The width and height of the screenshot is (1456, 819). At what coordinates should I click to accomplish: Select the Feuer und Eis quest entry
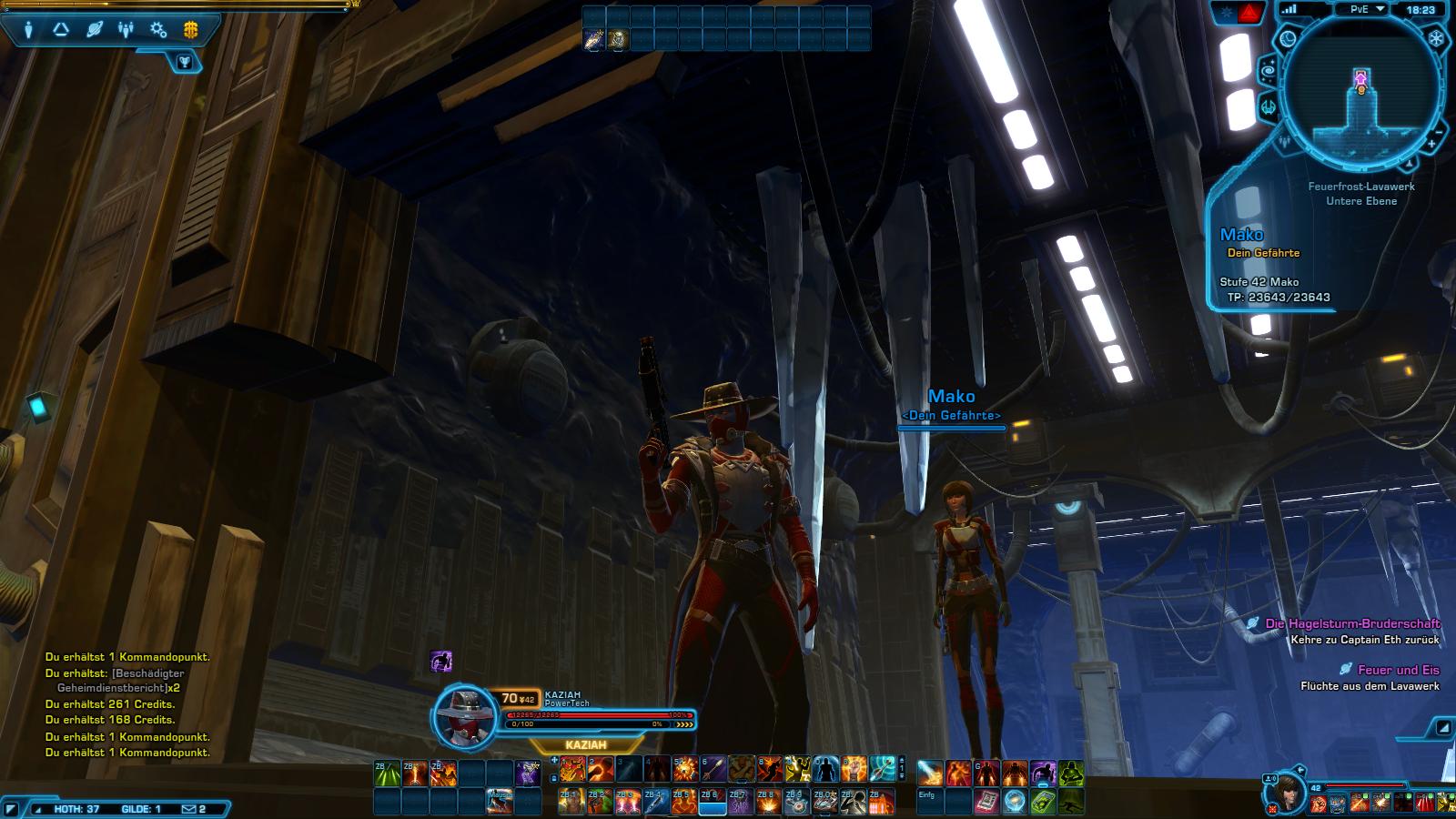[1398, 670]
